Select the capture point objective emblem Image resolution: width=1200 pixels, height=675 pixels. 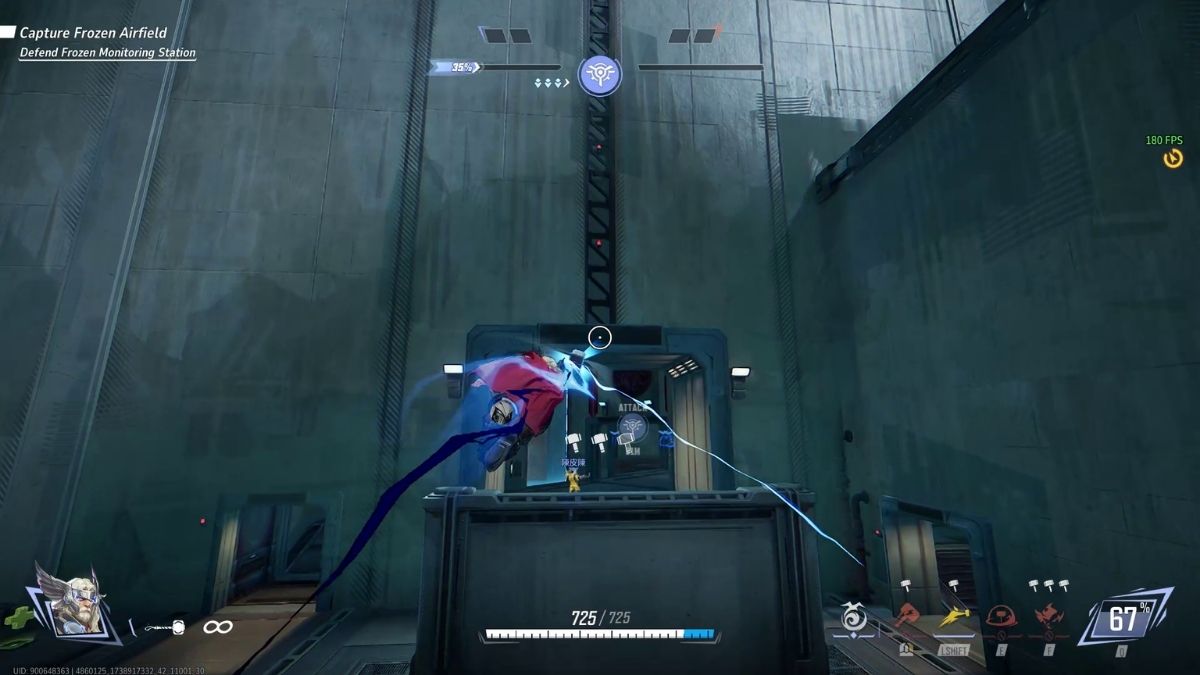point(599,74)
